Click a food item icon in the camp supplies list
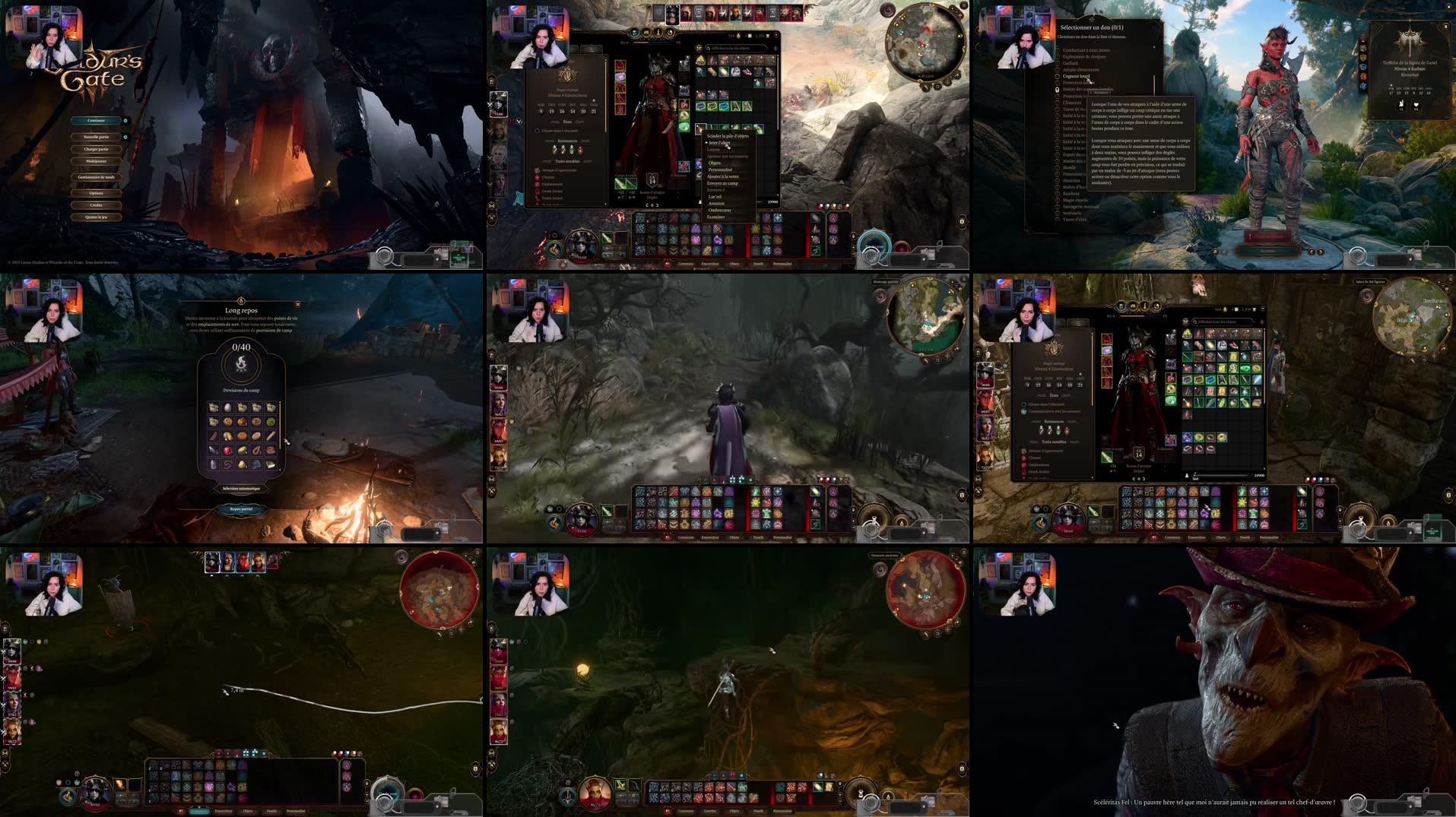The height and width of the screenshot is (817, 1456). (214, 408)
